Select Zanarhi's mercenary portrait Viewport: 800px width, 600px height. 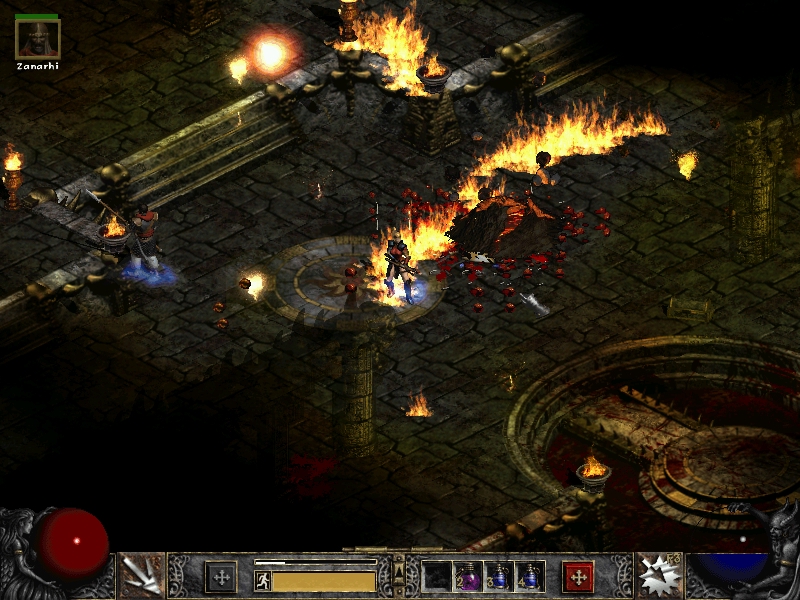(x=38, y=39)
